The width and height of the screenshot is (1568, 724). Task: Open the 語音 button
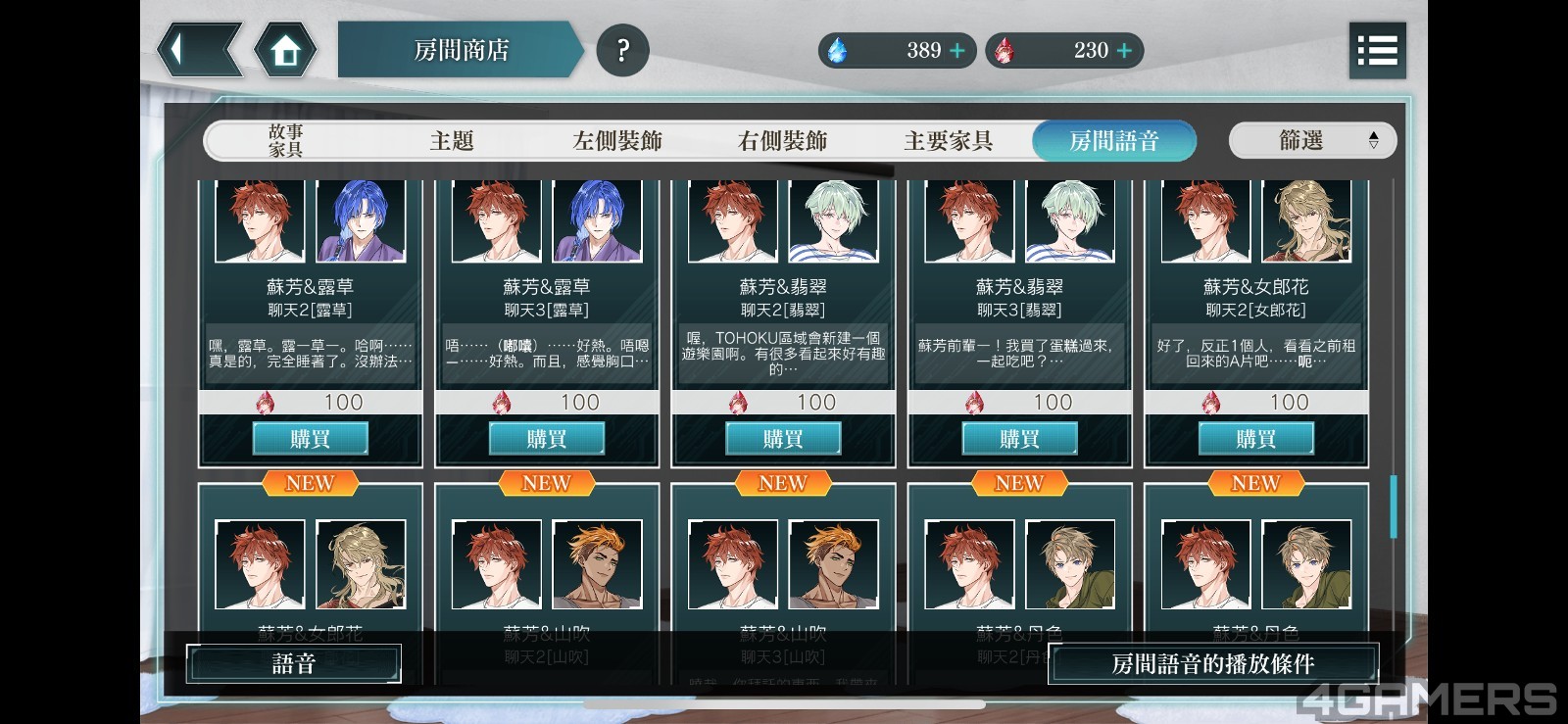[293, 663]
